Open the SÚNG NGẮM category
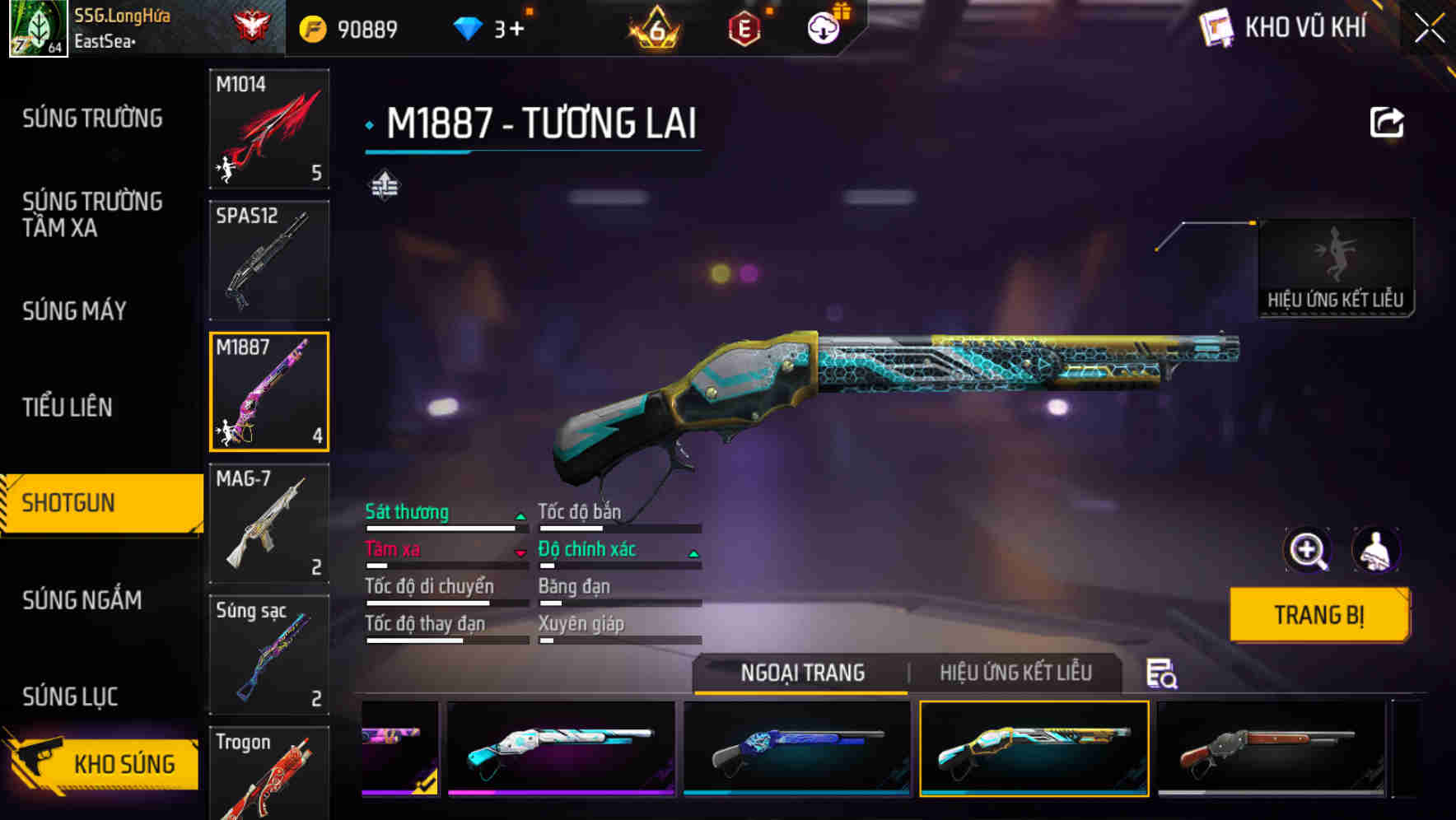Screen dimensions: 1456x820 [83, 600]
